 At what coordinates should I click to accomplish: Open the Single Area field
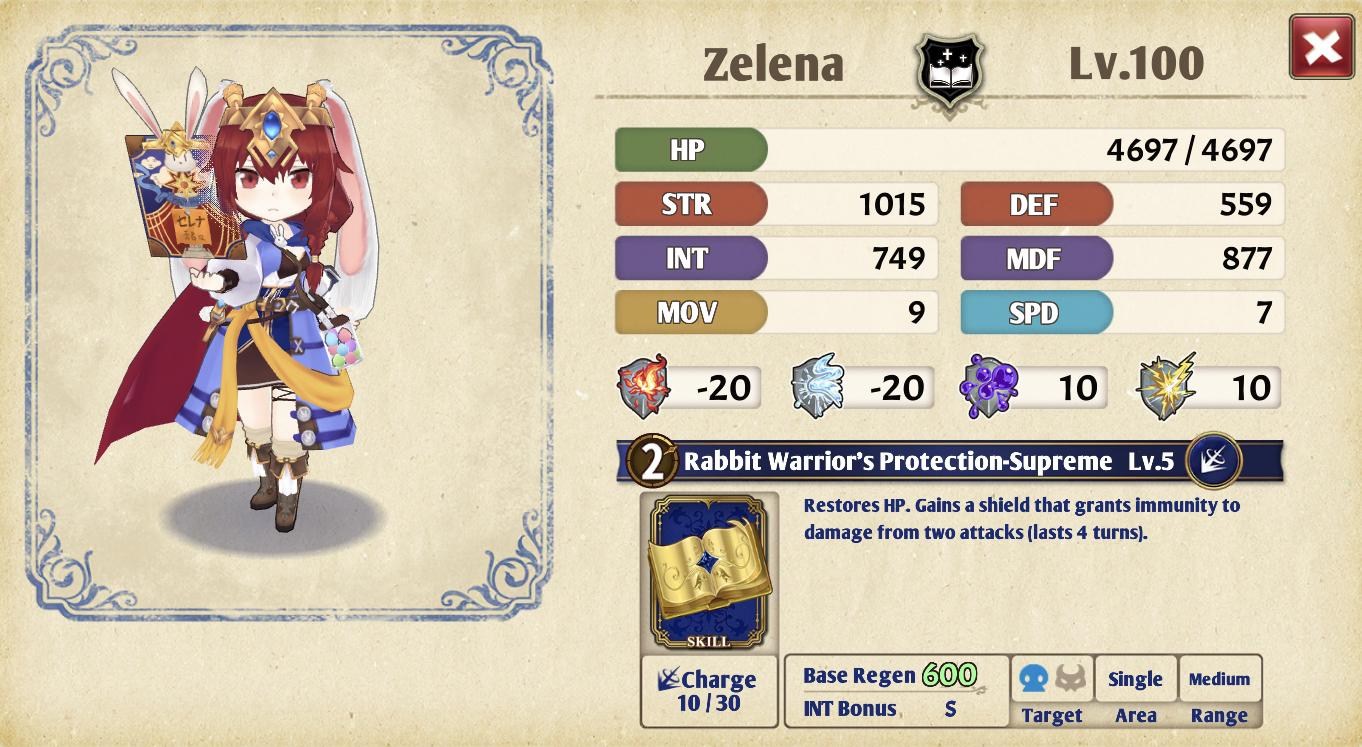[1136, 678]
